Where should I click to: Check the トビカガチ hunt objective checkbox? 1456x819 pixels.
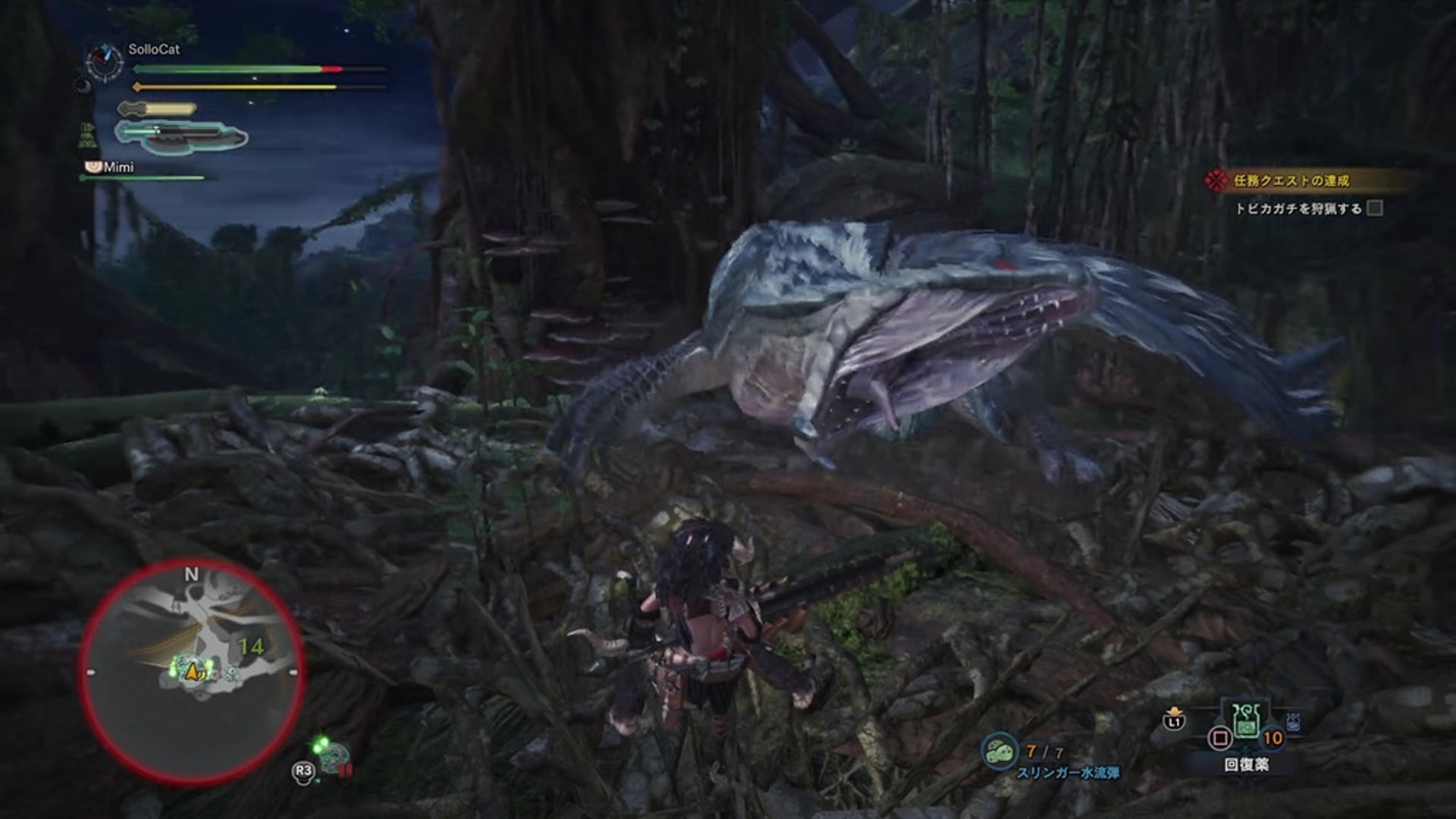[x=1374, y=208]
